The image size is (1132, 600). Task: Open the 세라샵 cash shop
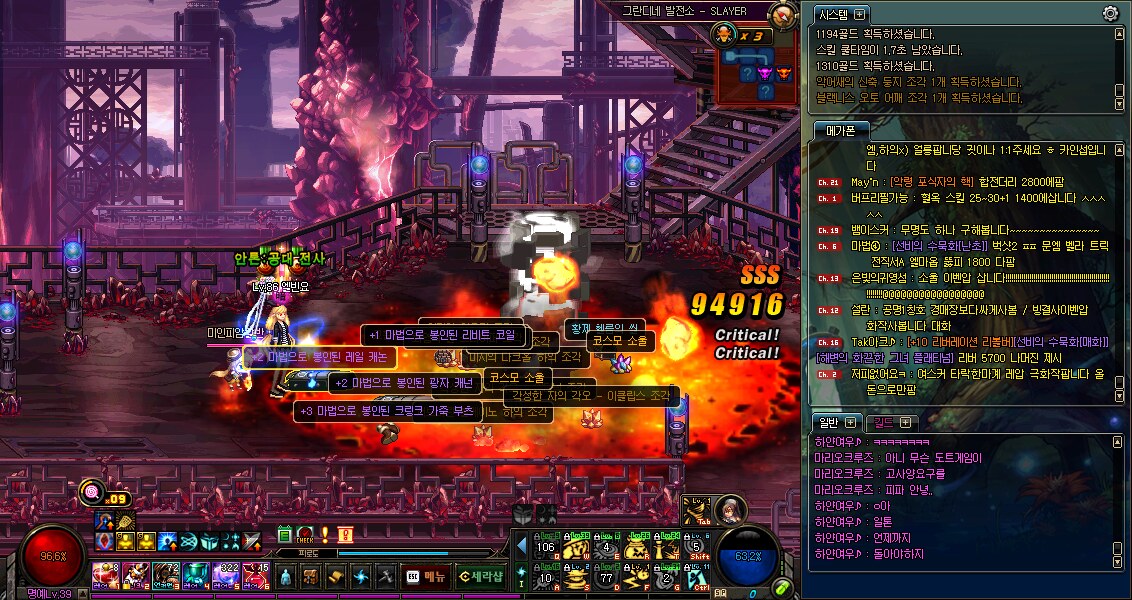coord(481,576)
